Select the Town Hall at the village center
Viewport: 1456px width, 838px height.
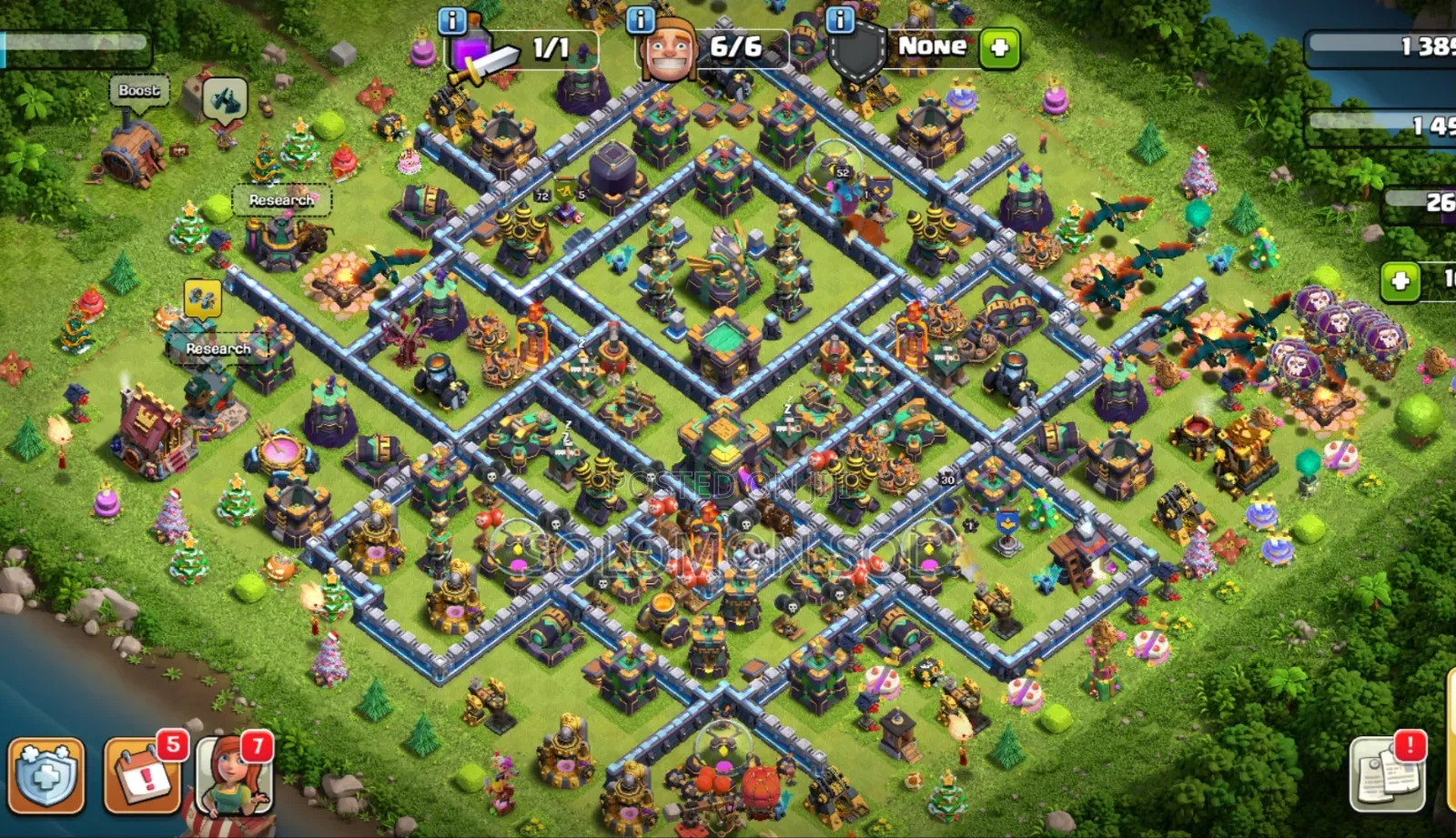pos(723,346)
